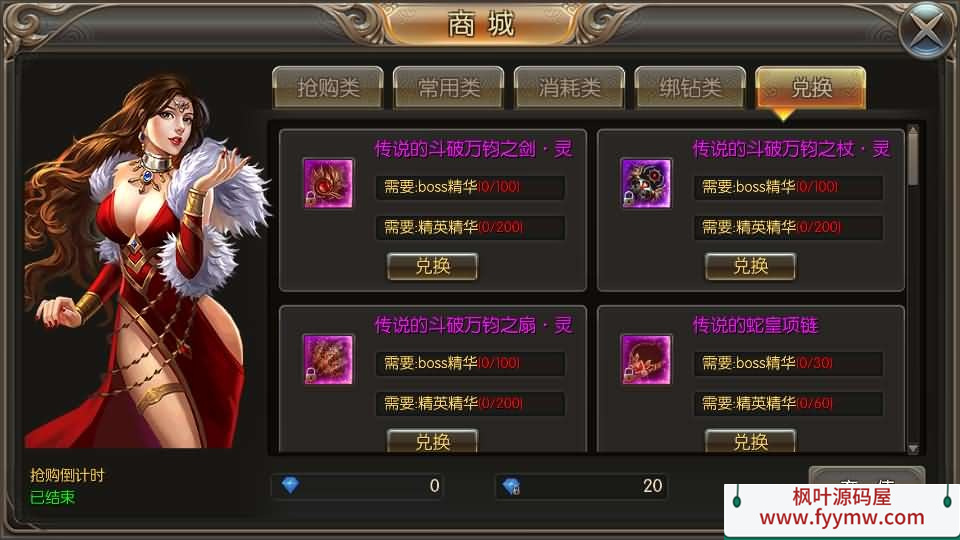Select the 斗破万钧之扇 fan icon

coord(328,359)
